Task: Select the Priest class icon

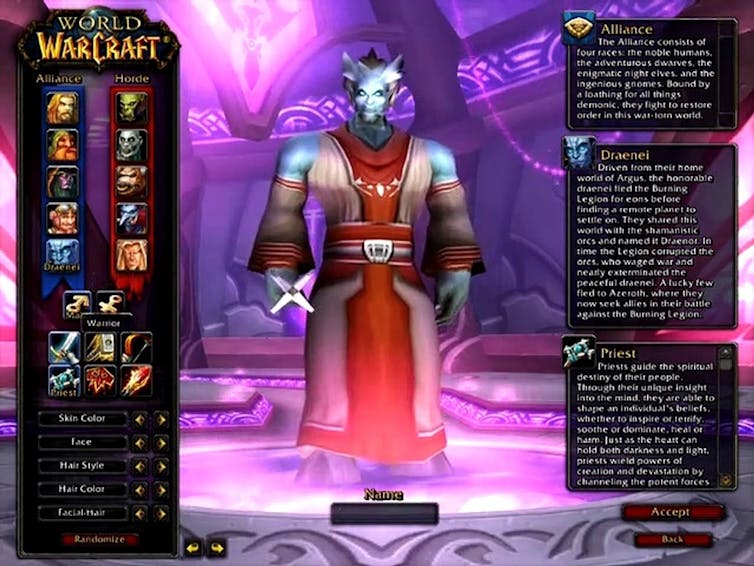Action: coord(63,381)
